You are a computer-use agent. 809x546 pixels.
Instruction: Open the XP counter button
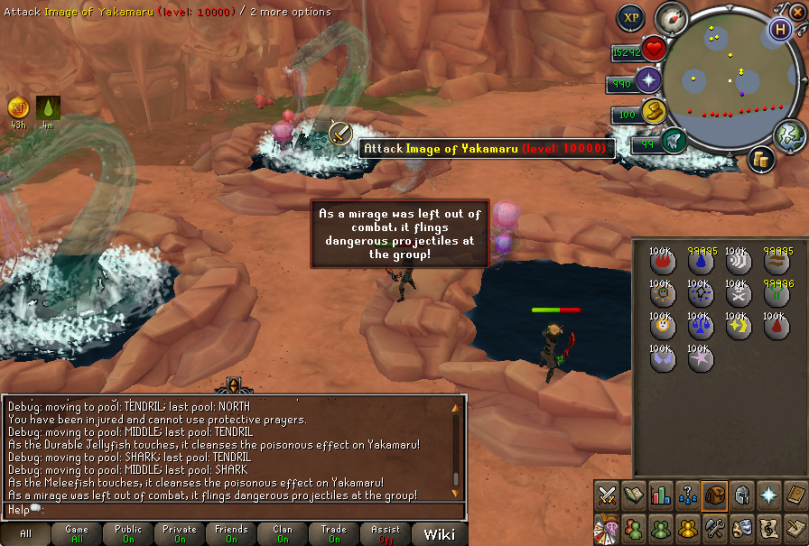pyautogui.click(x=630, y=18)
